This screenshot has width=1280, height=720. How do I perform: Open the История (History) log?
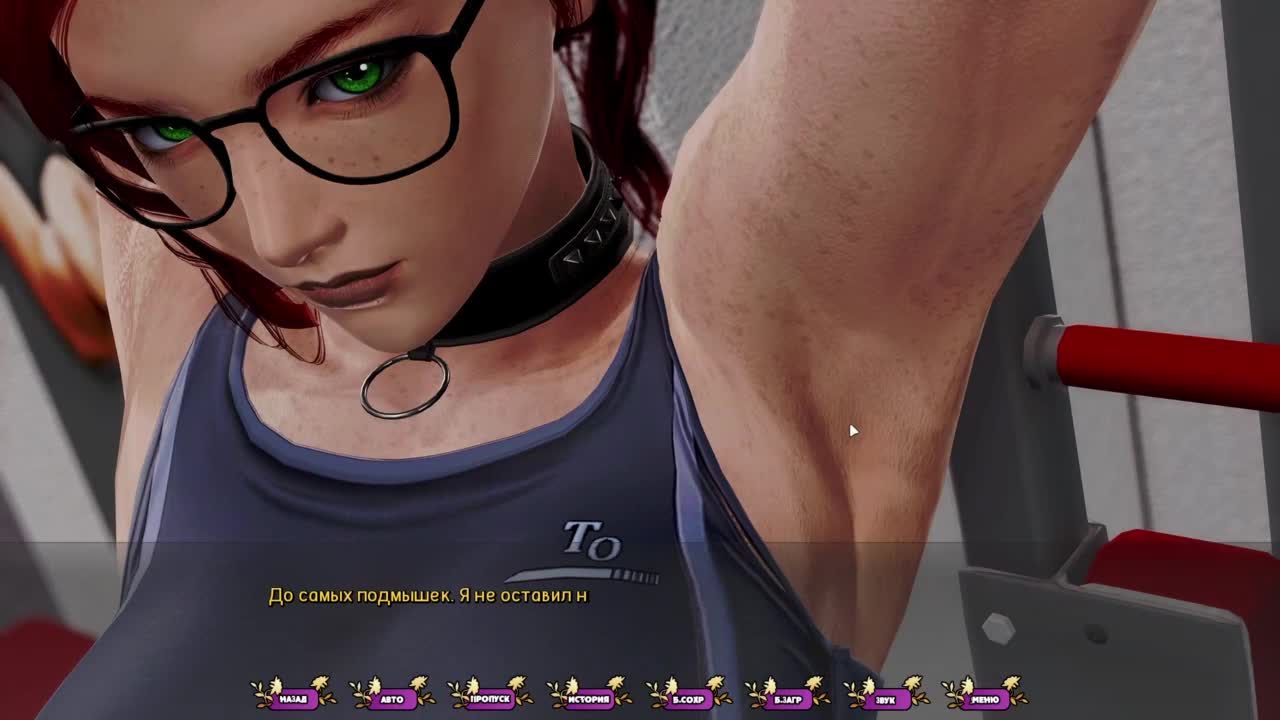[589, 698]
